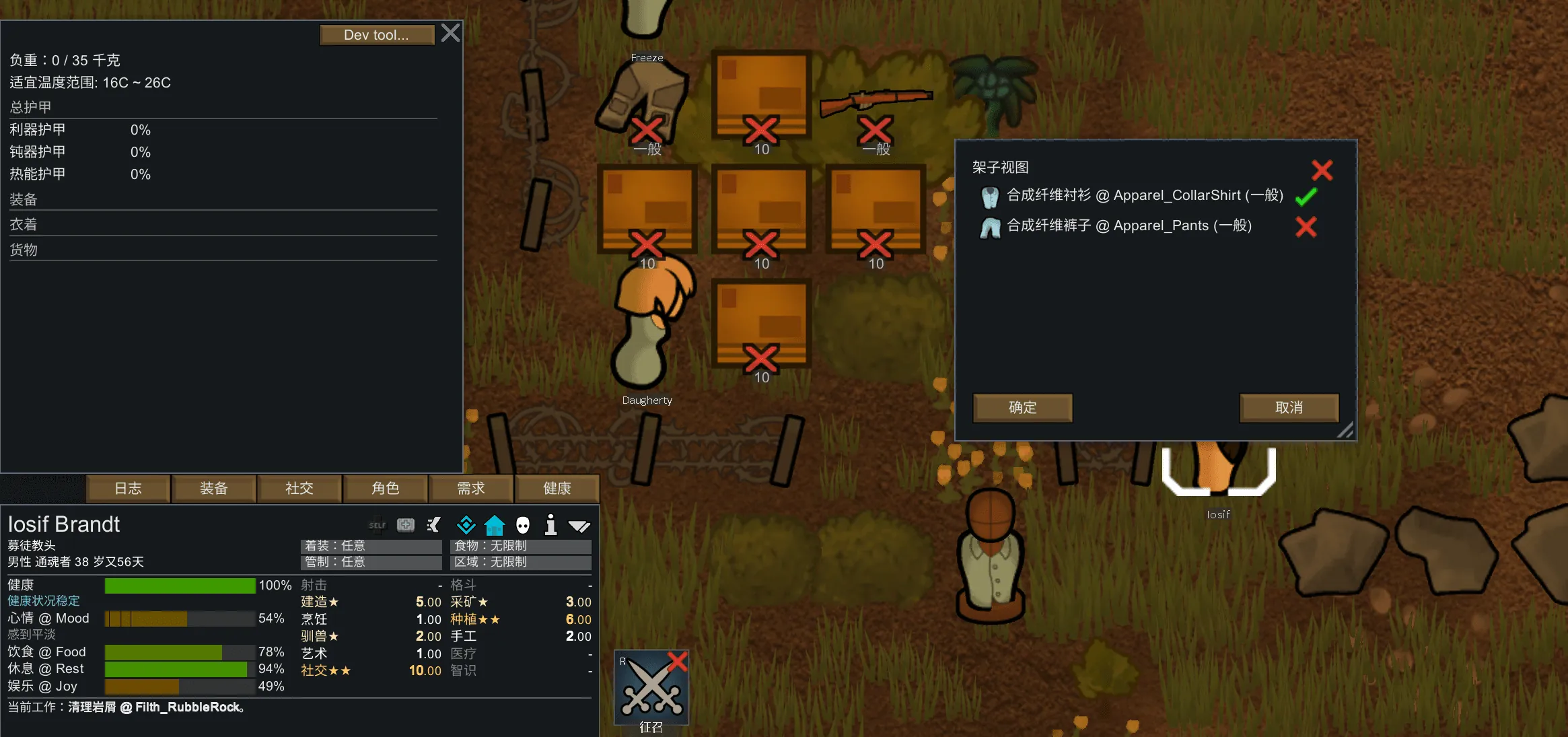1568x737 pixels.
Task: Open the Dev tool menu
Action: coord(376,35)
